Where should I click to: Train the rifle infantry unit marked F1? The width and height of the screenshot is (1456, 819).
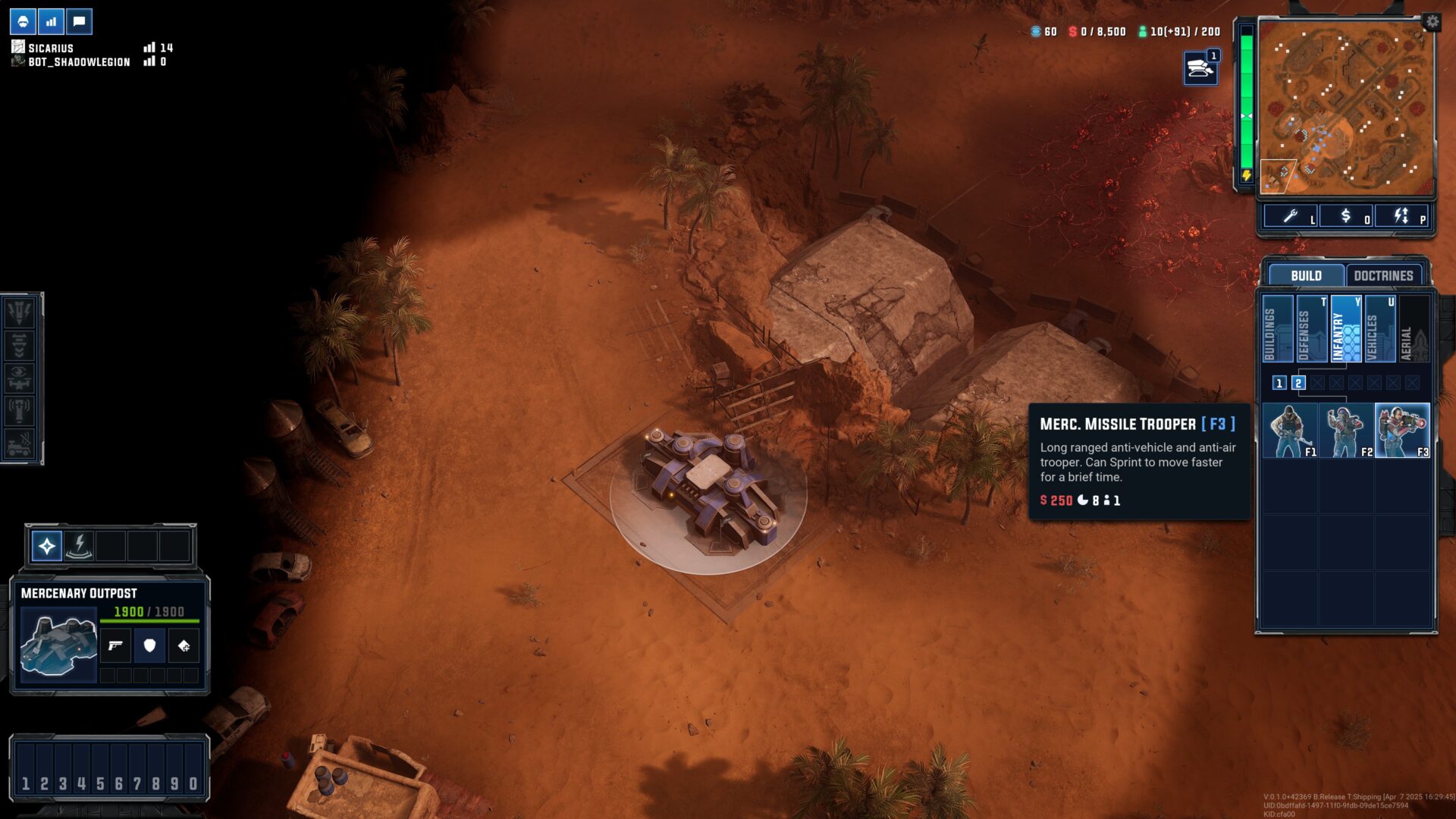(x=1289, y=430)
